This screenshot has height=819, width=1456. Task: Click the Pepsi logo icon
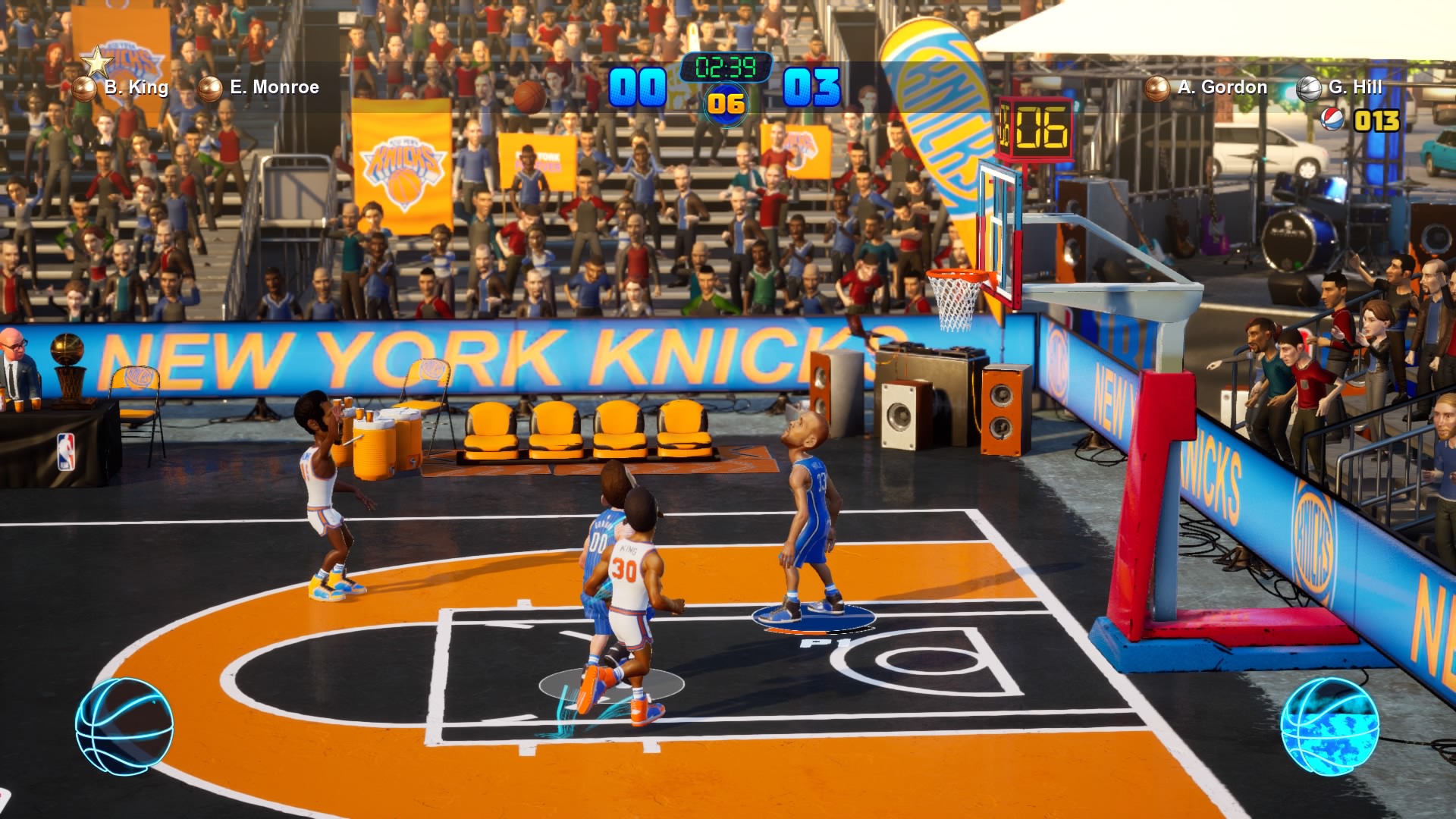(1332, 120)
